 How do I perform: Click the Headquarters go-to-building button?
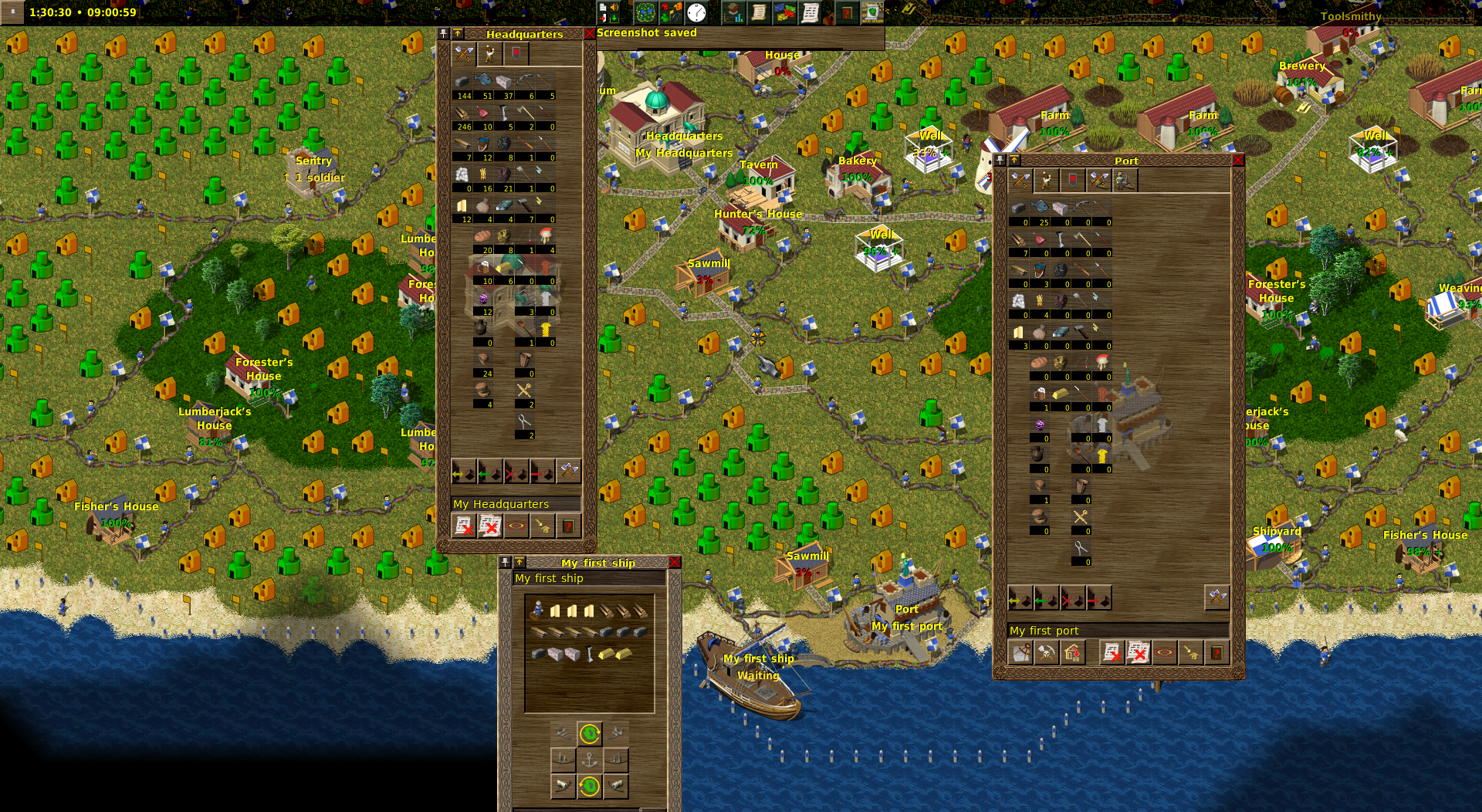[542, 526]
